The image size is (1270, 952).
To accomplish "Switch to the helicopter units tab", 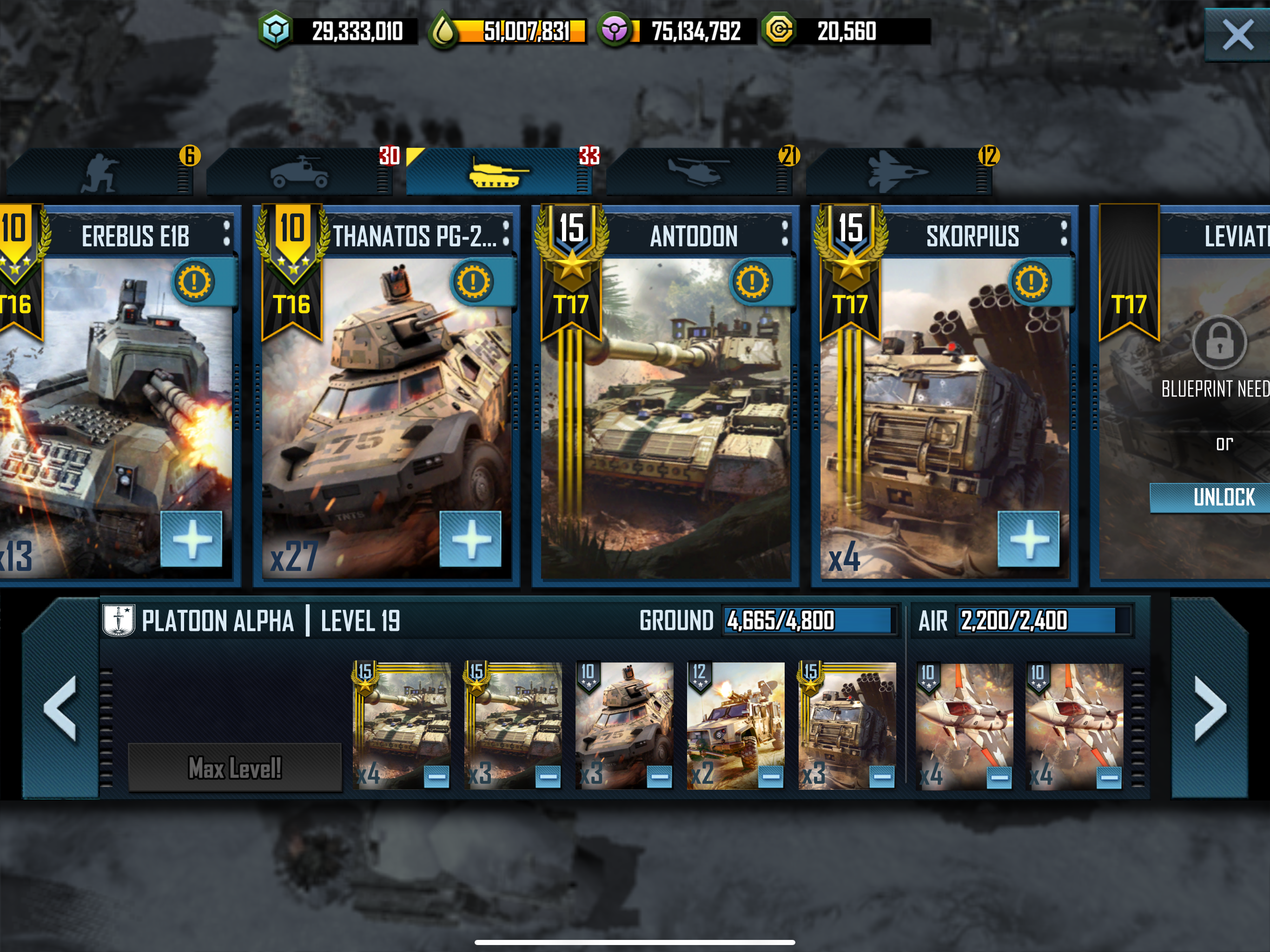I will 698,172.
